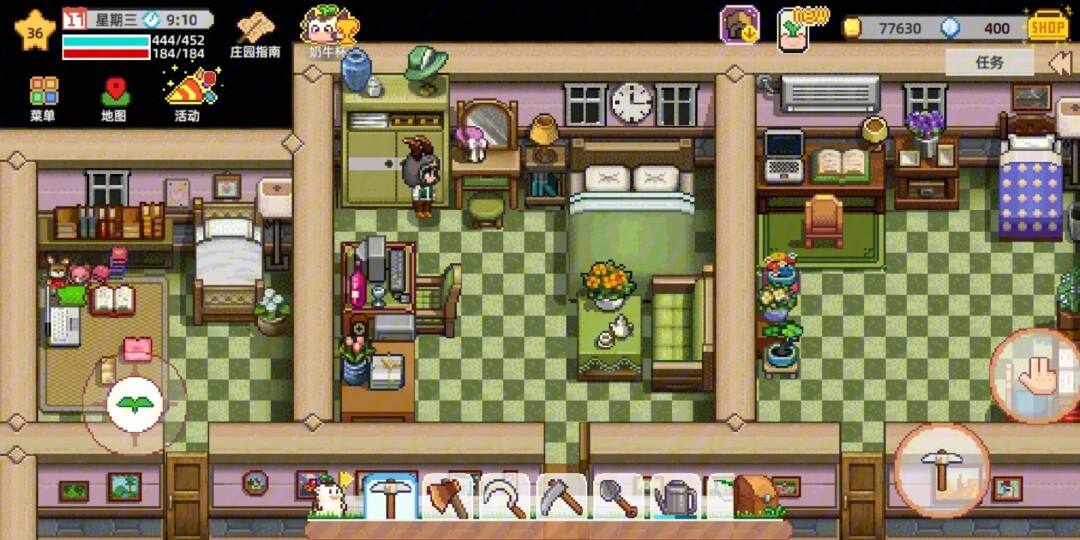Open the 活动 events panel
The width and height of the screenshot is (1080, 540).
(188, 95)
